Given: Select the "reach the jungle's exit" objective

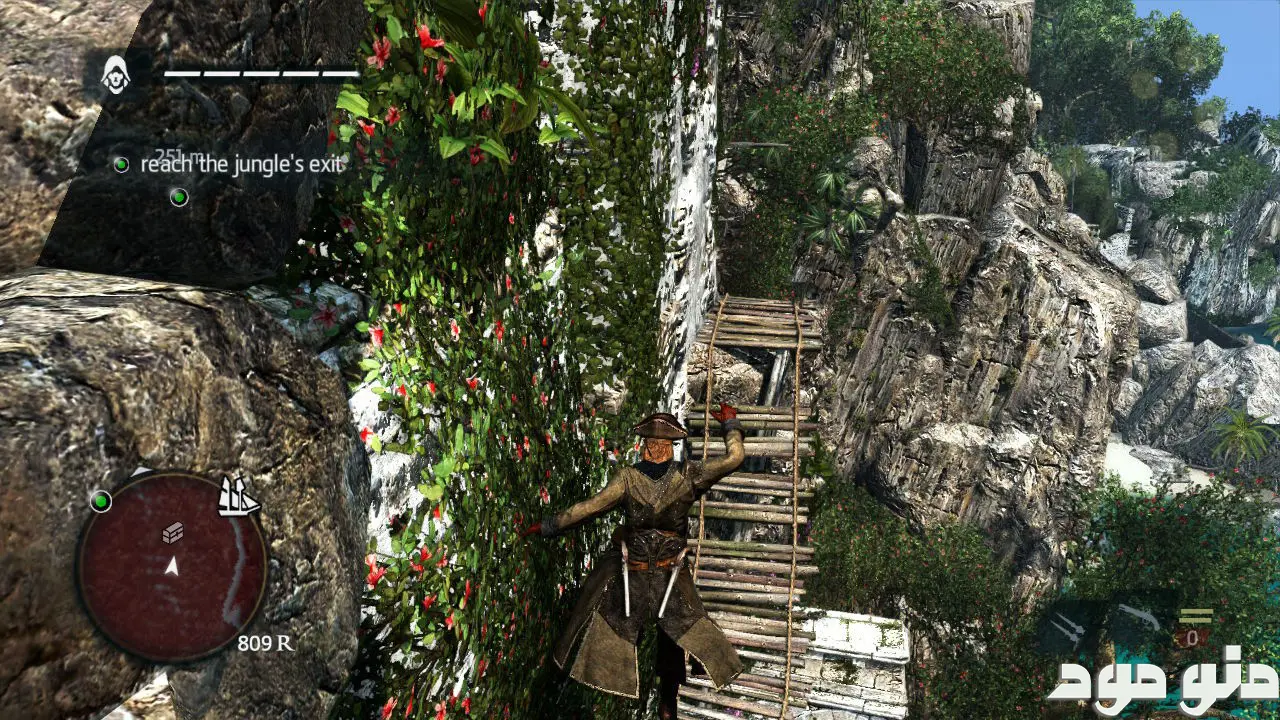Looking at the screenshot, I should click(x=241, y=164).
